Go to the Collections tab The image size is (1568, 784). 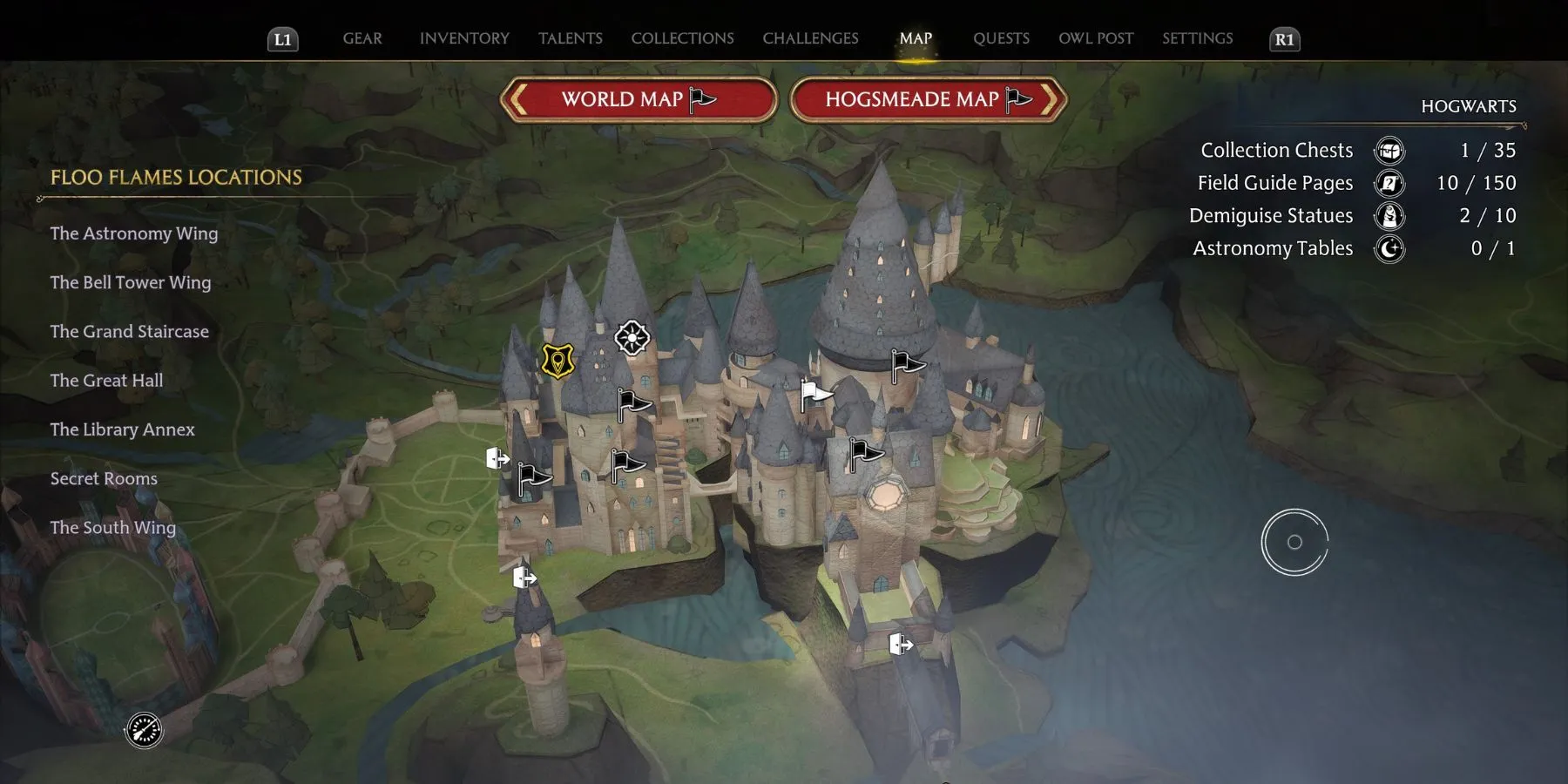pyautogui.click(x=682, y=38)
